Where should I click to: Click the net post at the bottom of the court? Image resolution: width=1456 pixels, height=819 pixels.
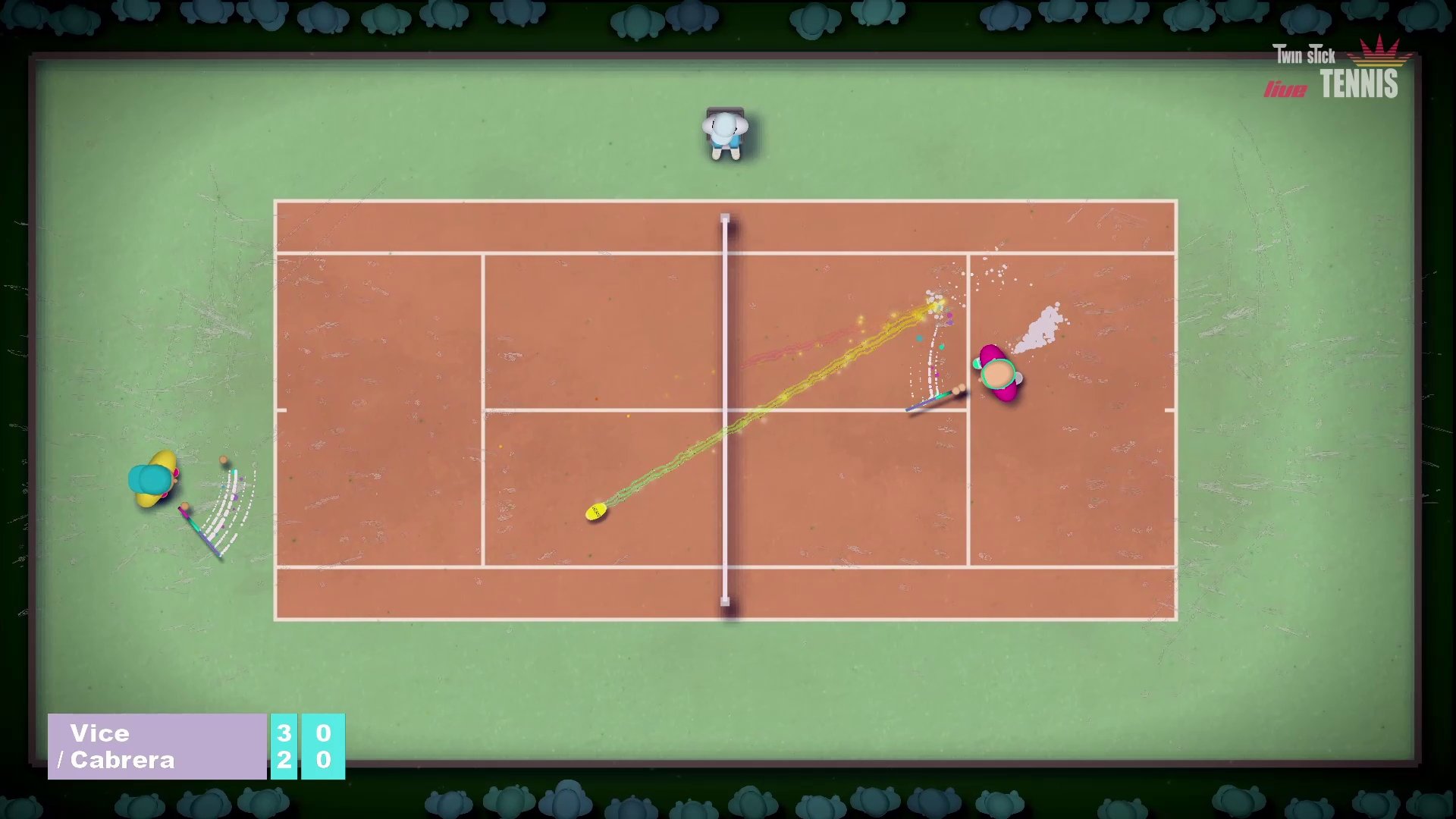tap(724, 602)
